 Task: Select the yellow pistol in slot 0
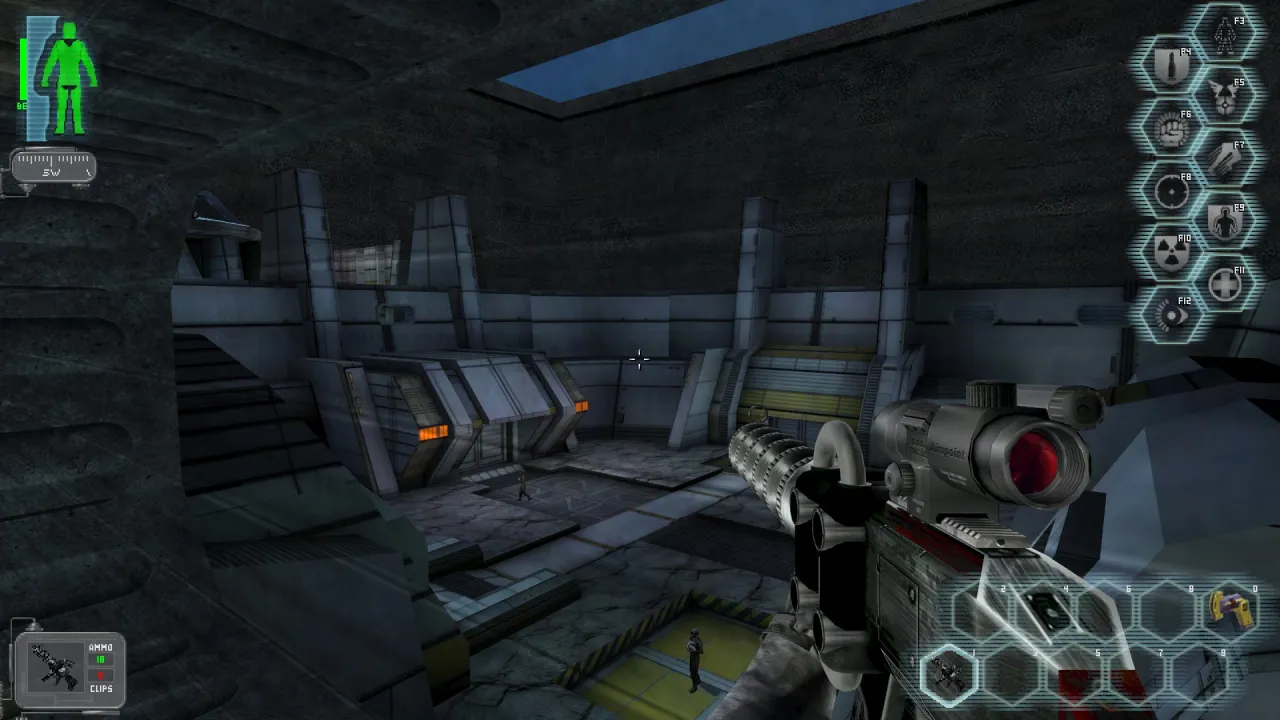[1232, 609]
